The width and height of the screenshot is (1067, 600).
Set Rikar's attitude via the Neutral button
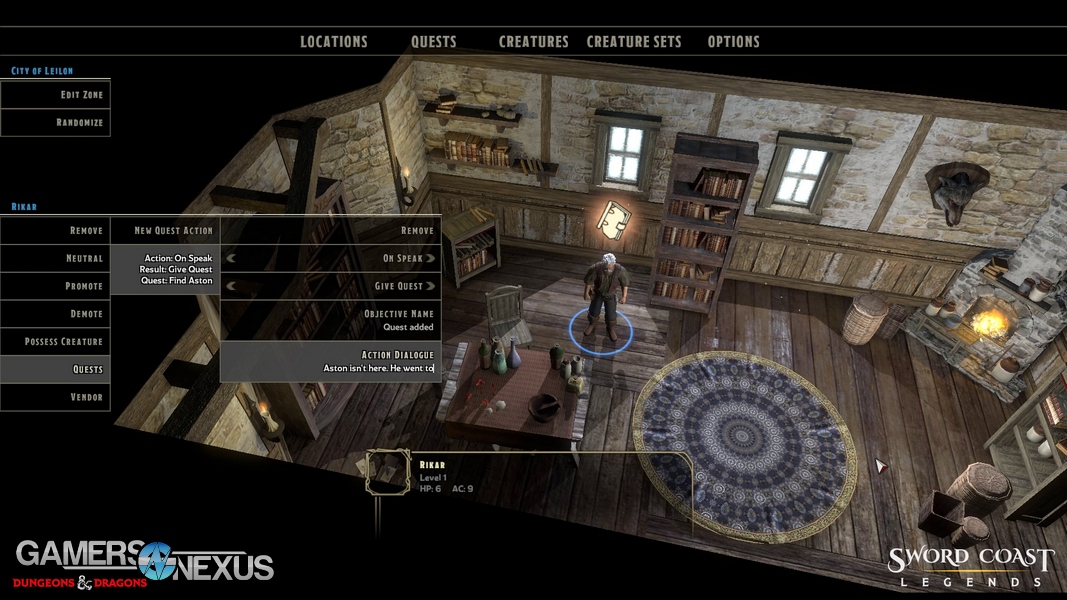(x=56, y=259)
